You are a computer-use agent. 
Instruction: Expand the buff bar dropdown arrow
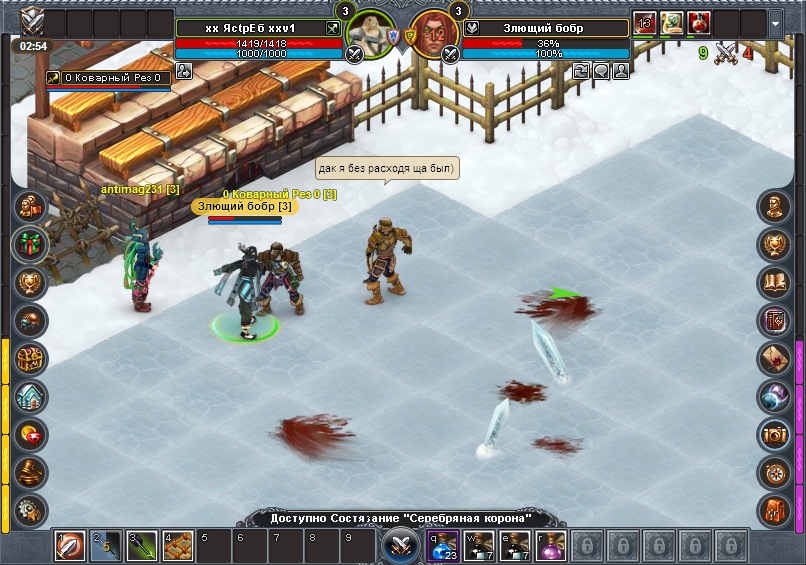pyautogui.click(x=776, y=22)
